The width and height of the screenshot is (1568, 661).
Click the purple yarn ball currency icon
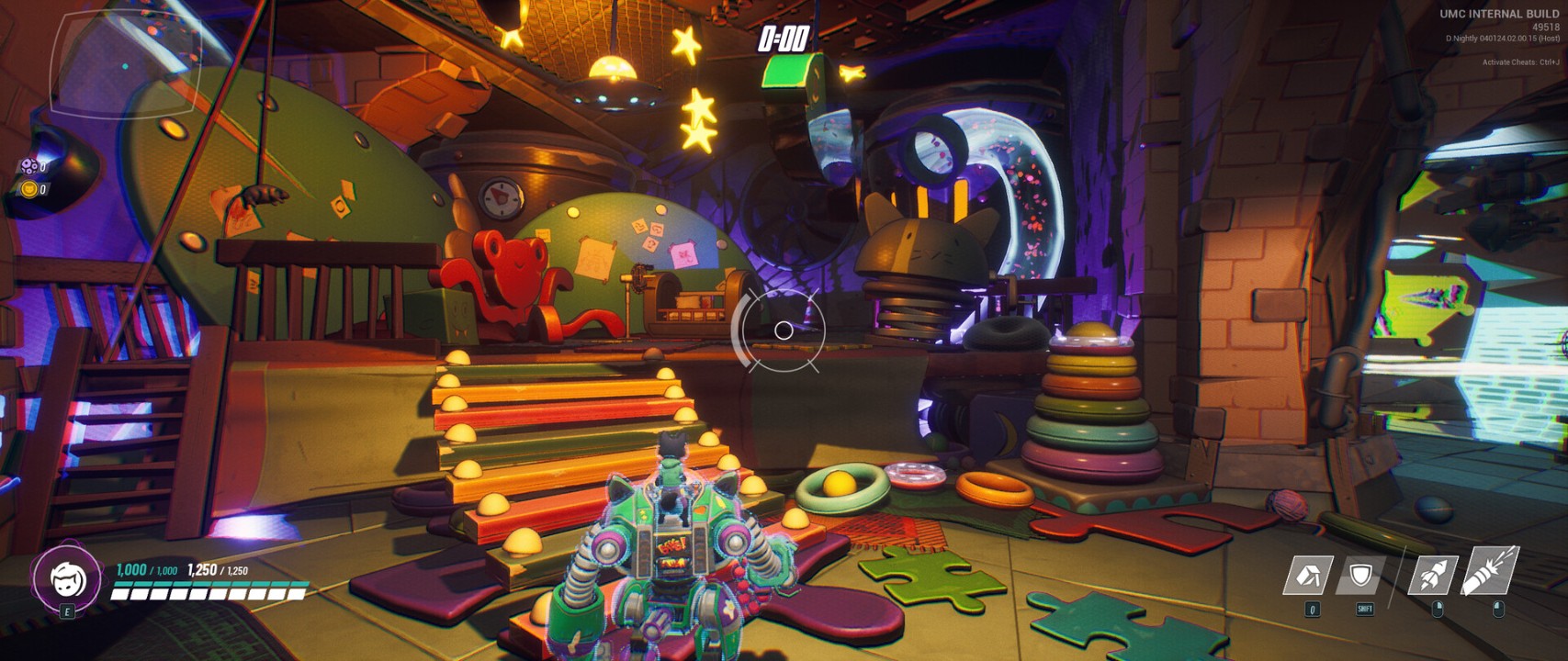point(29,166)
